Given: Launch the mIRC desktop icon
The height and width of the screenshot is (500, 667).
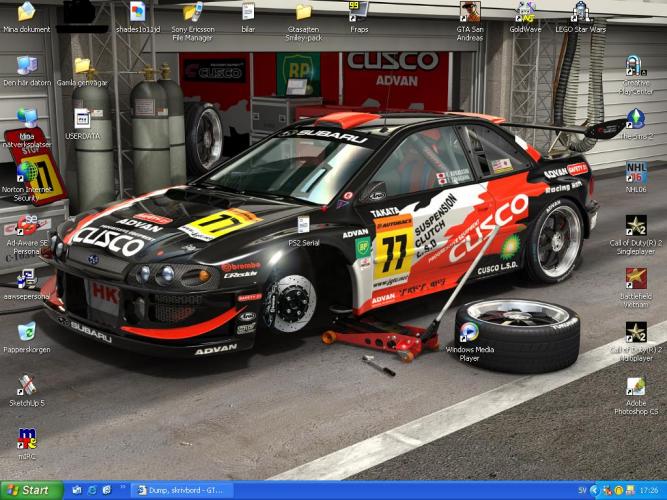Looking at the screenshot, I should point(27,439).
